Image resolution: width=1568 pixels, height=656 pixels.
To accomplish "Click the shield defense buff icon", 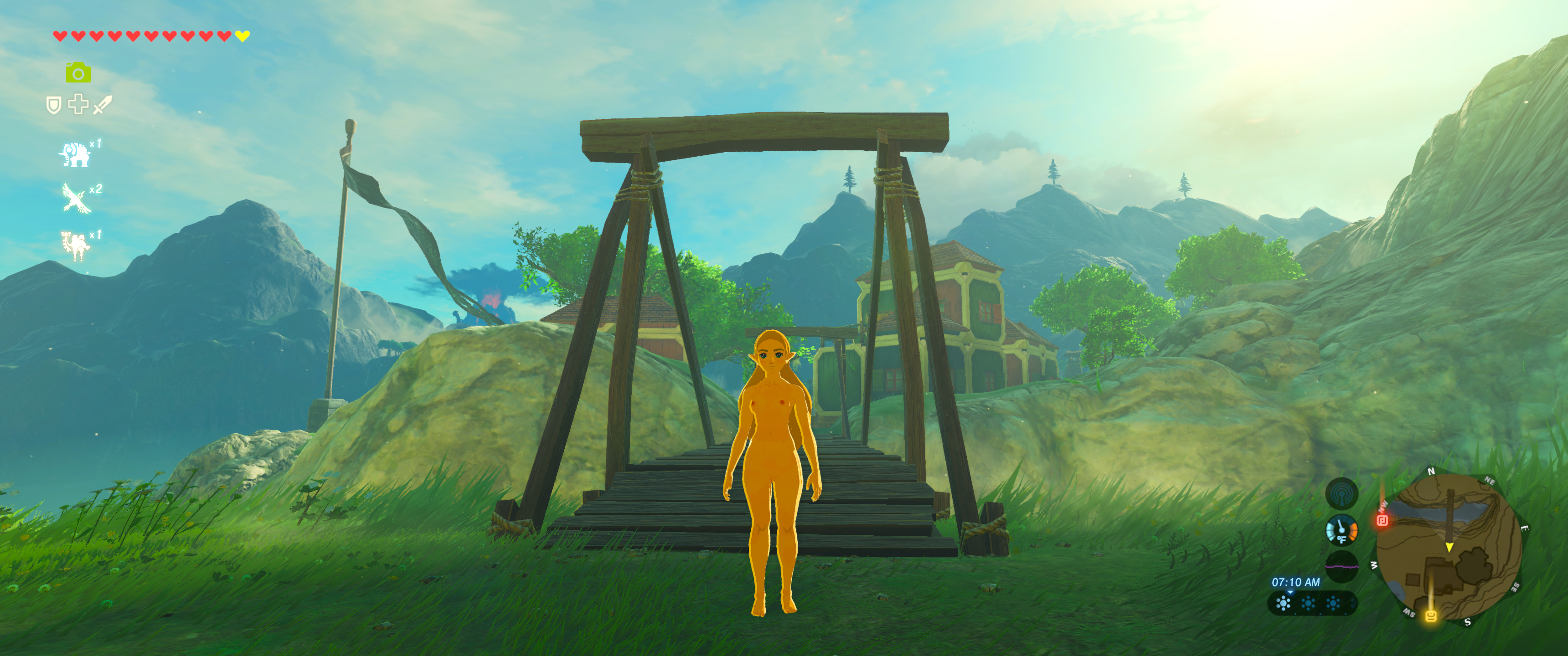I will [53, 105].
